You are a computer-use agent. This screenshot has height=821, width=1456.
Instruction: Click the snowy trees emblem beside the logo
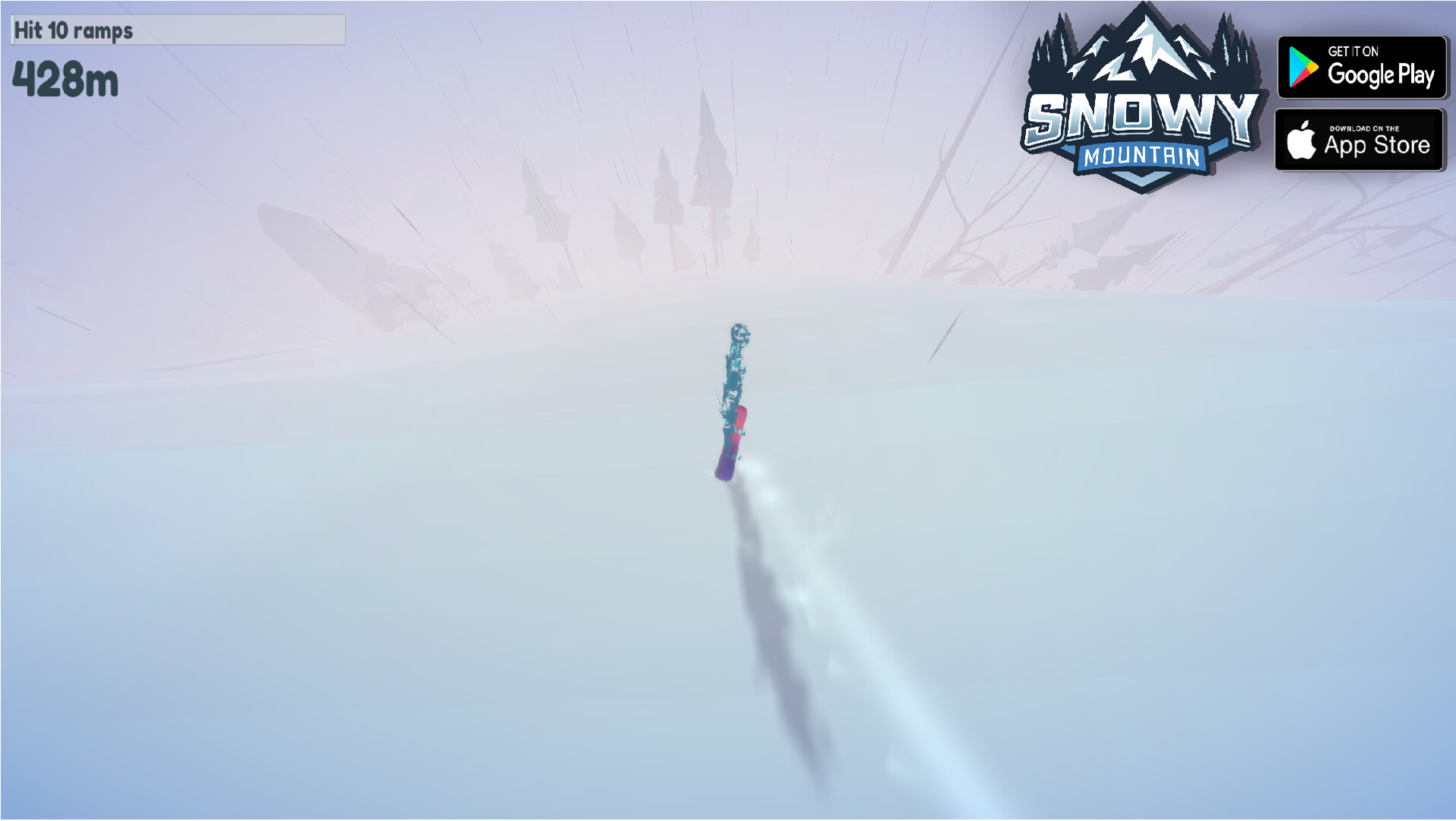click(x=1052, y=46)
